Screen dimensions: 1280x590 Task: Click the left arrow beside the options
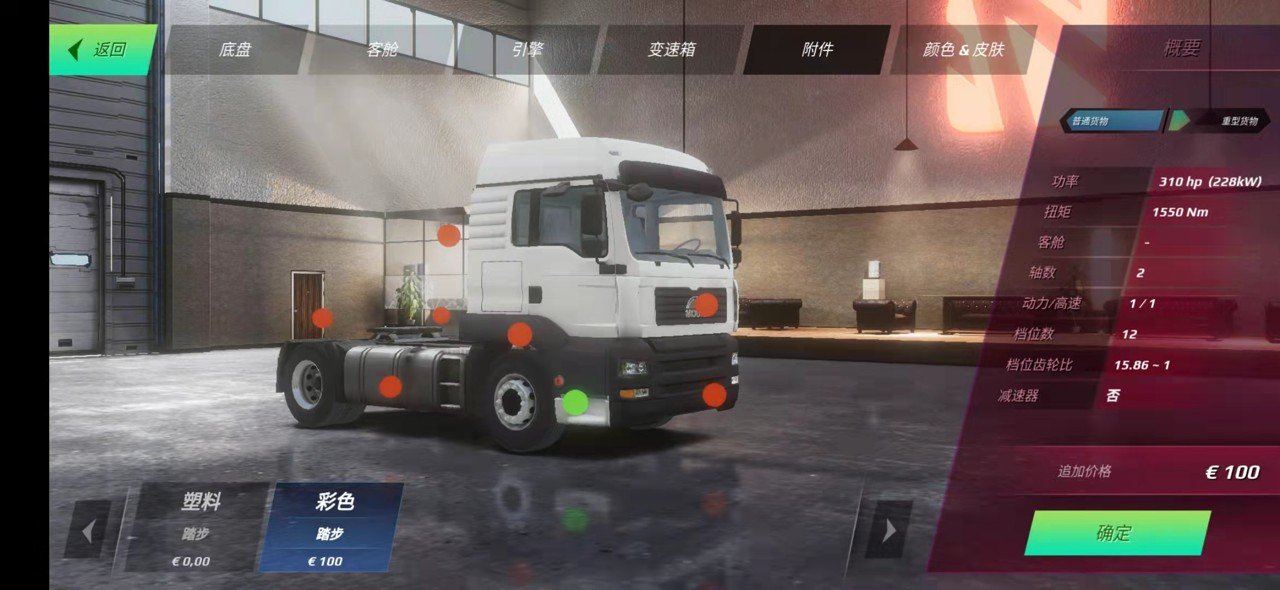pyautogui.click(x=88, y=529)
